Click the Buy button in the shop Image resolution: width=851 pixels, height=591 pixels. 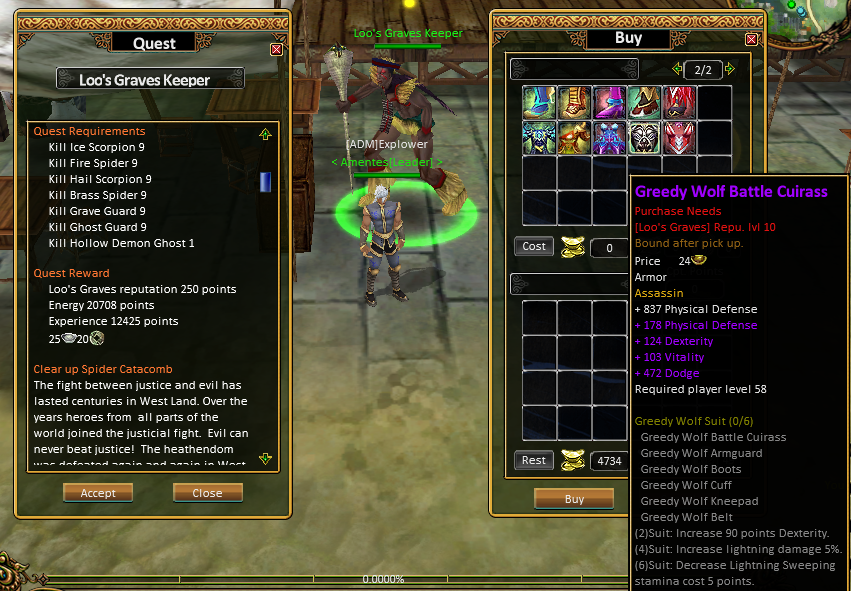coord(574,498)
